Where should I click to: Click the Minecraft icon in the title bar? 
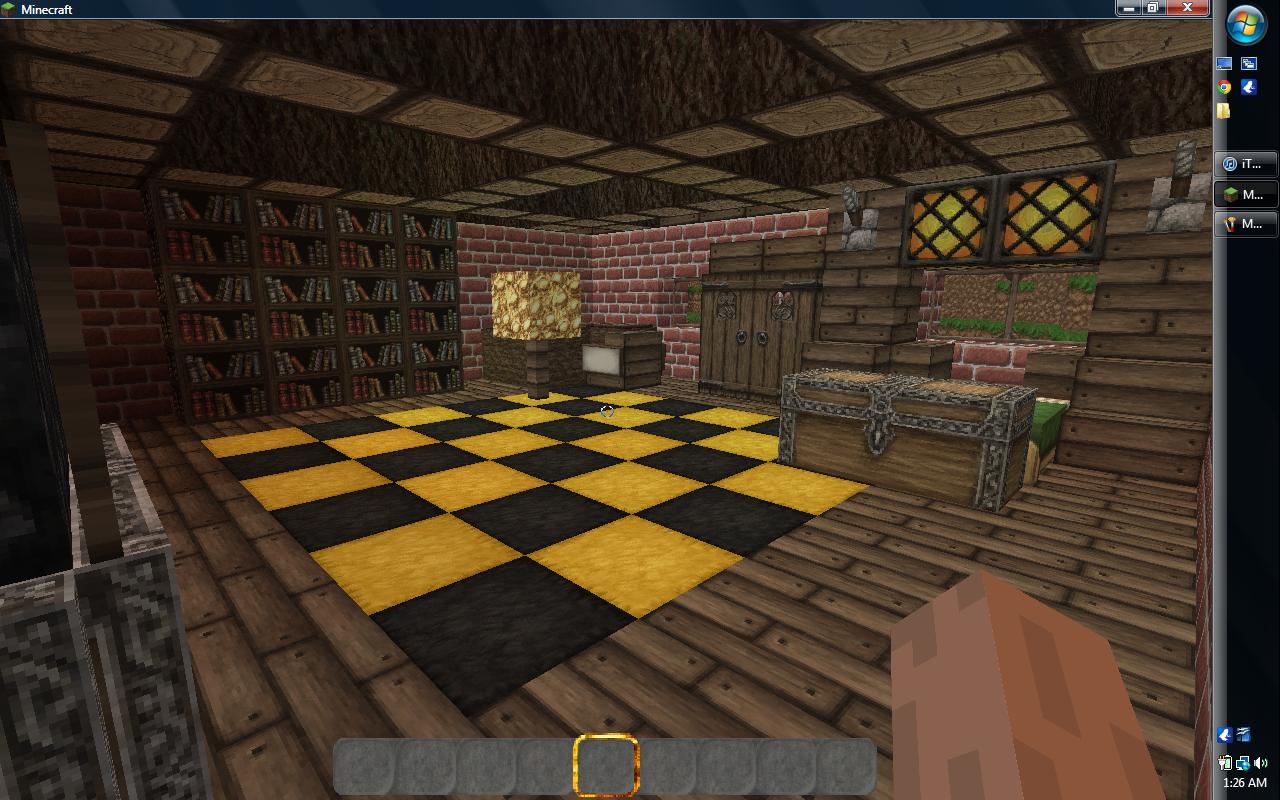[x=10, y=9]
